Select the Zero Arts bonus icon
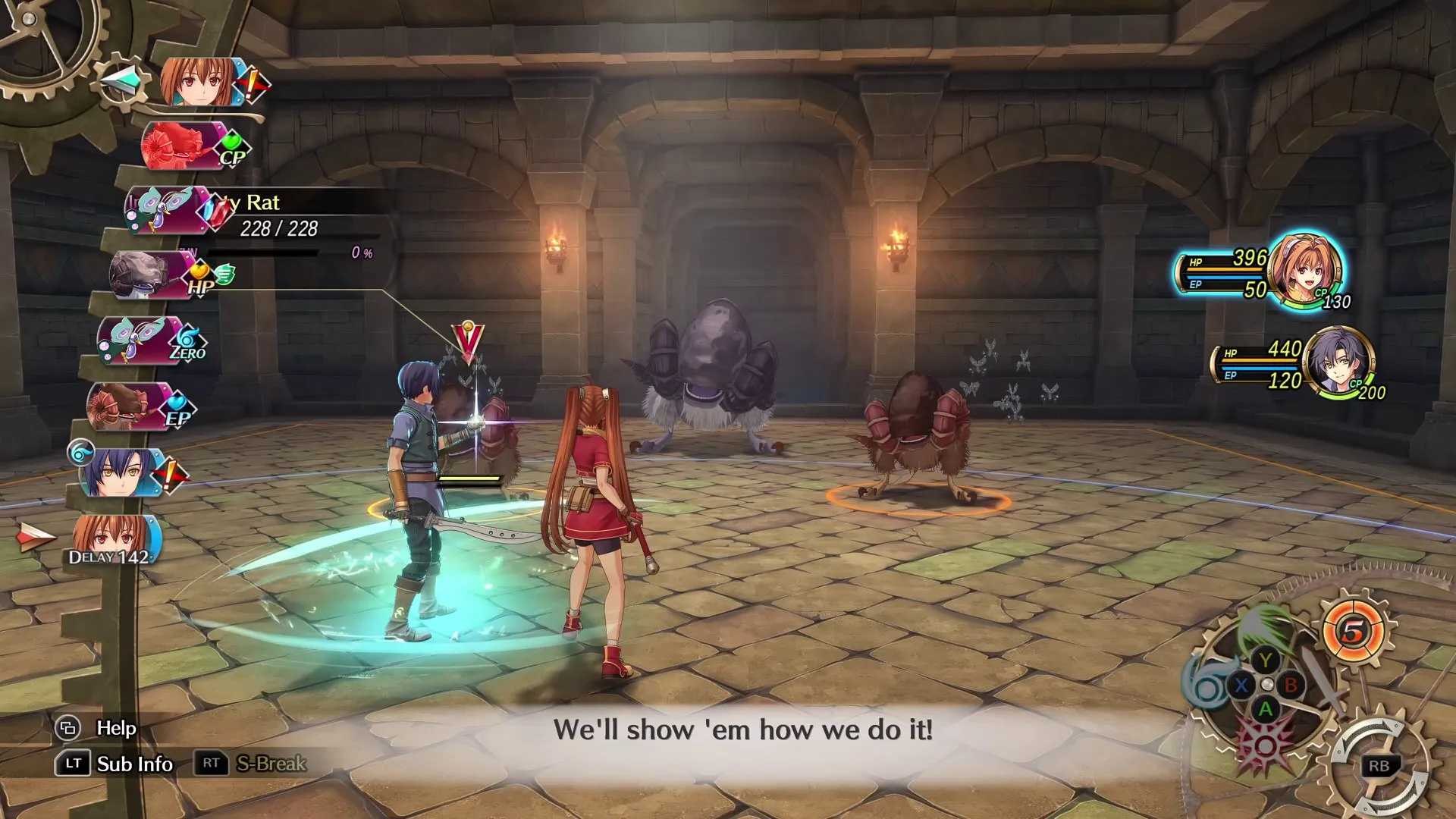The width and height of the screenshot is (1456, 819). pyautogui.click(x=187, y=340)
